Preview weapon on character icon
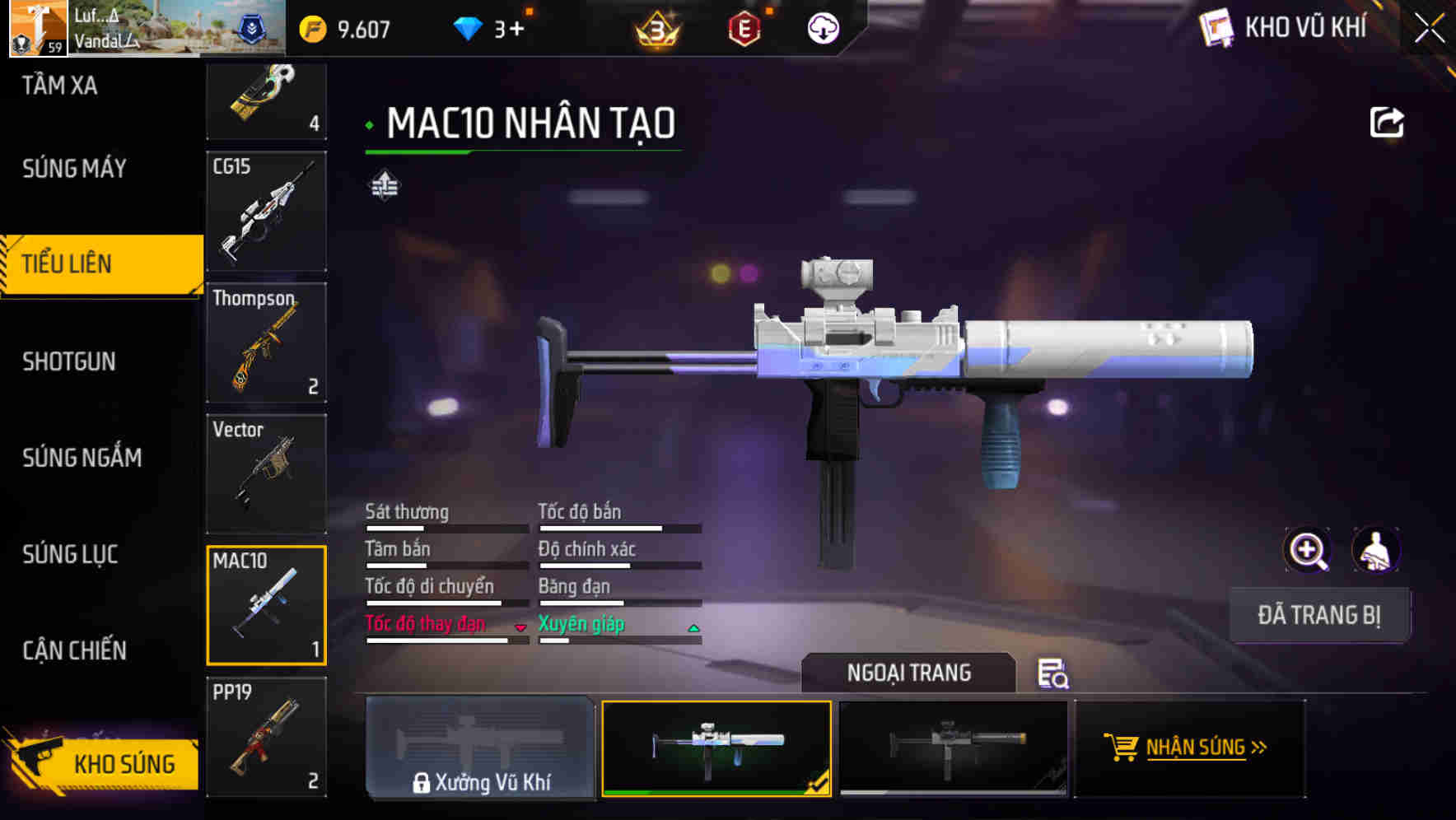The image size is (1456, 820). click(1375, 550)
